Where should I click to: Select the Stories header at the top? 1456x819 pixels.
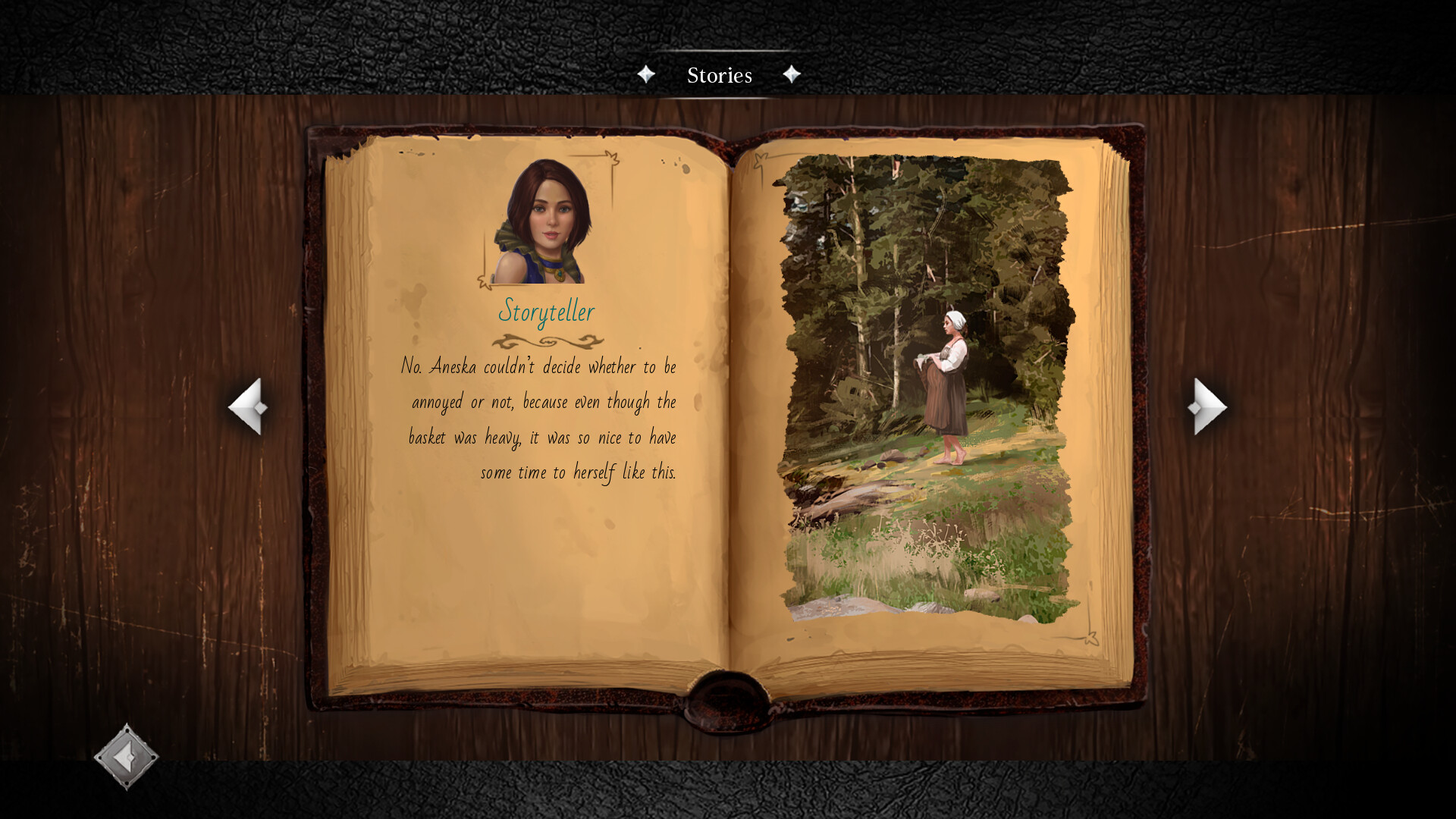click(x=719, y=75)
